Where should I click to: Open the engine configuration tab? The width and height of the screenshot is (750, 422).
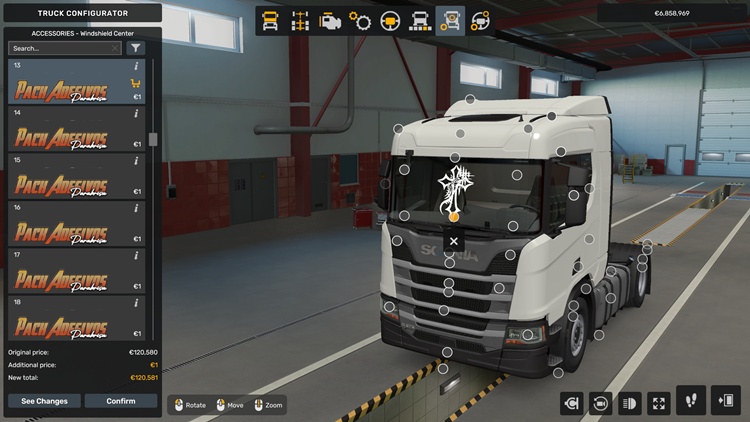click(330, 20)
